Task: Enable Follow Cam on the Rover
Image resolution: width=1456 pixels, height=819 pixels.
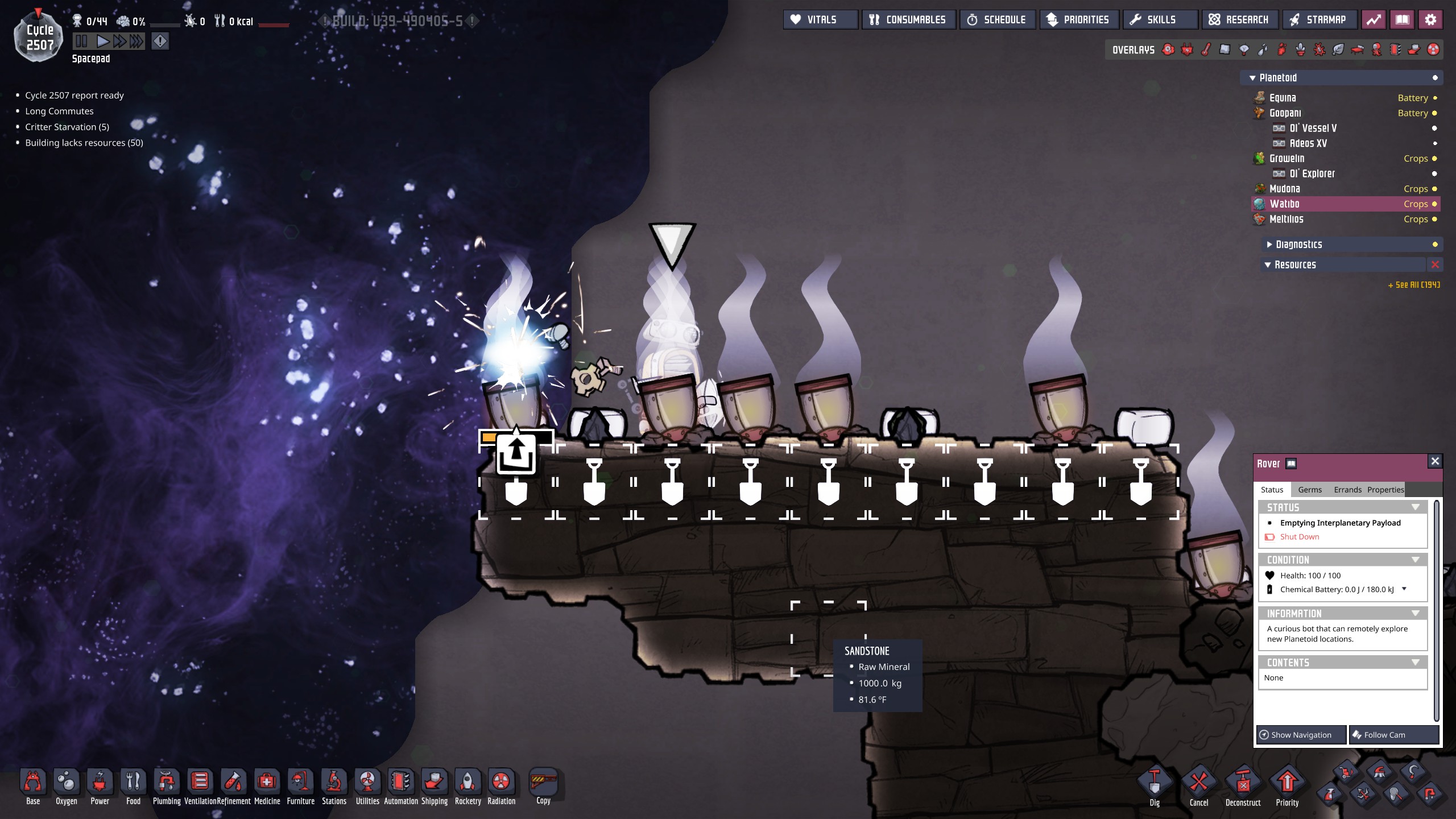Action: click(x=1394, y=735)
